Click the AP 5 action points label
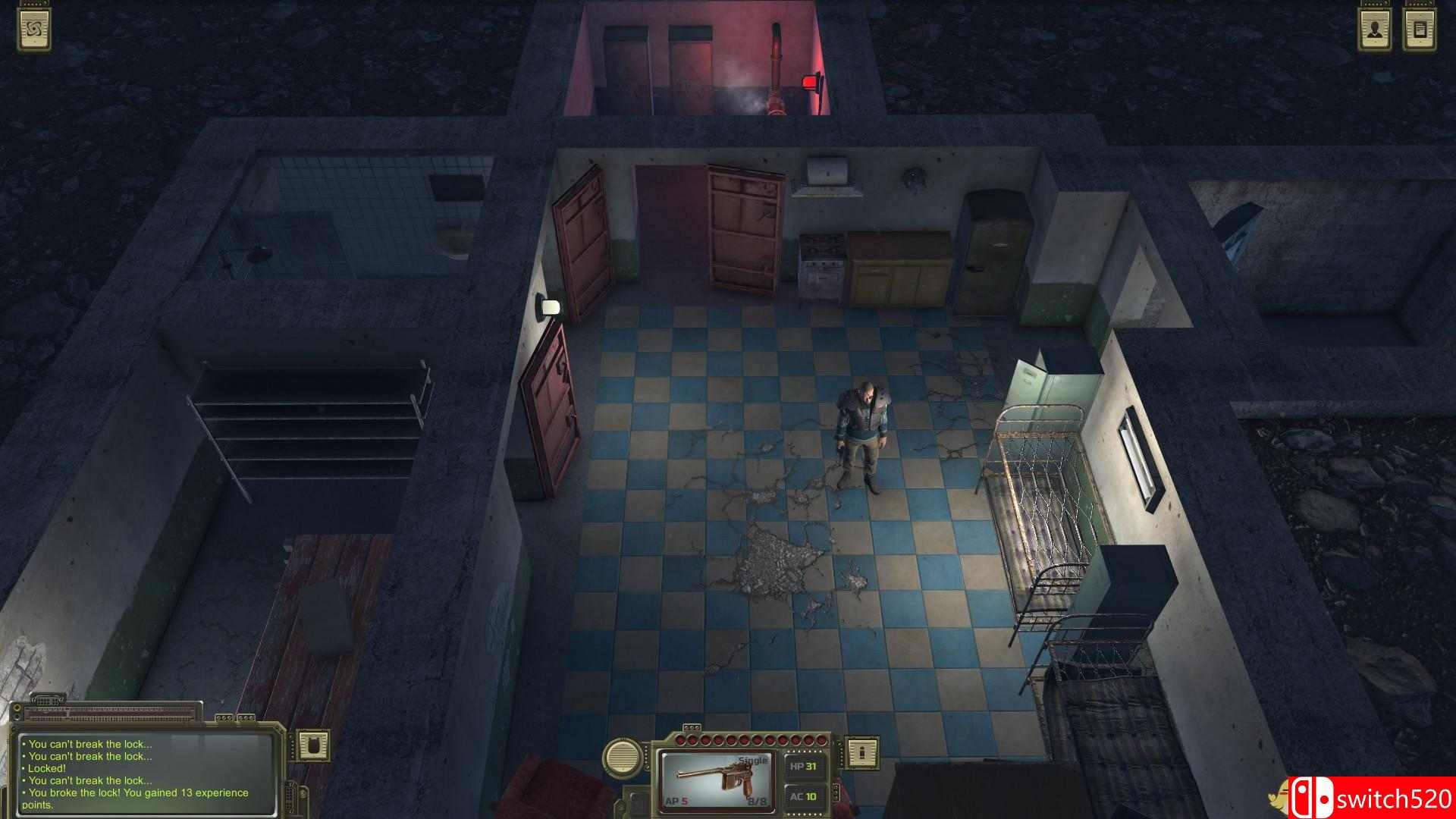Viewport: 1456px width, 819px height. [x=676, y=800]
